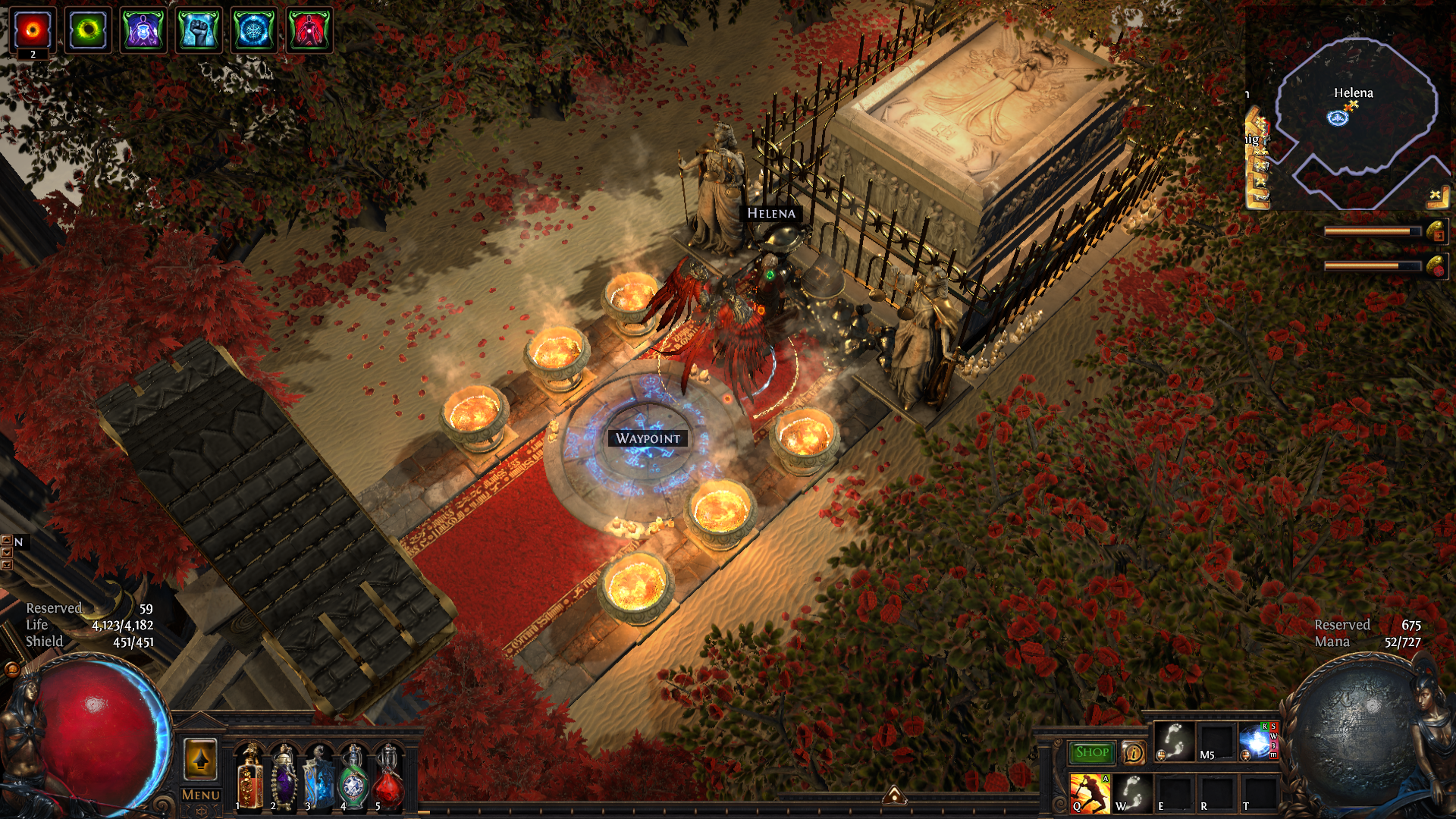Click the blue snowflake aura icon

pyautogui.click(x=254, y=30)
